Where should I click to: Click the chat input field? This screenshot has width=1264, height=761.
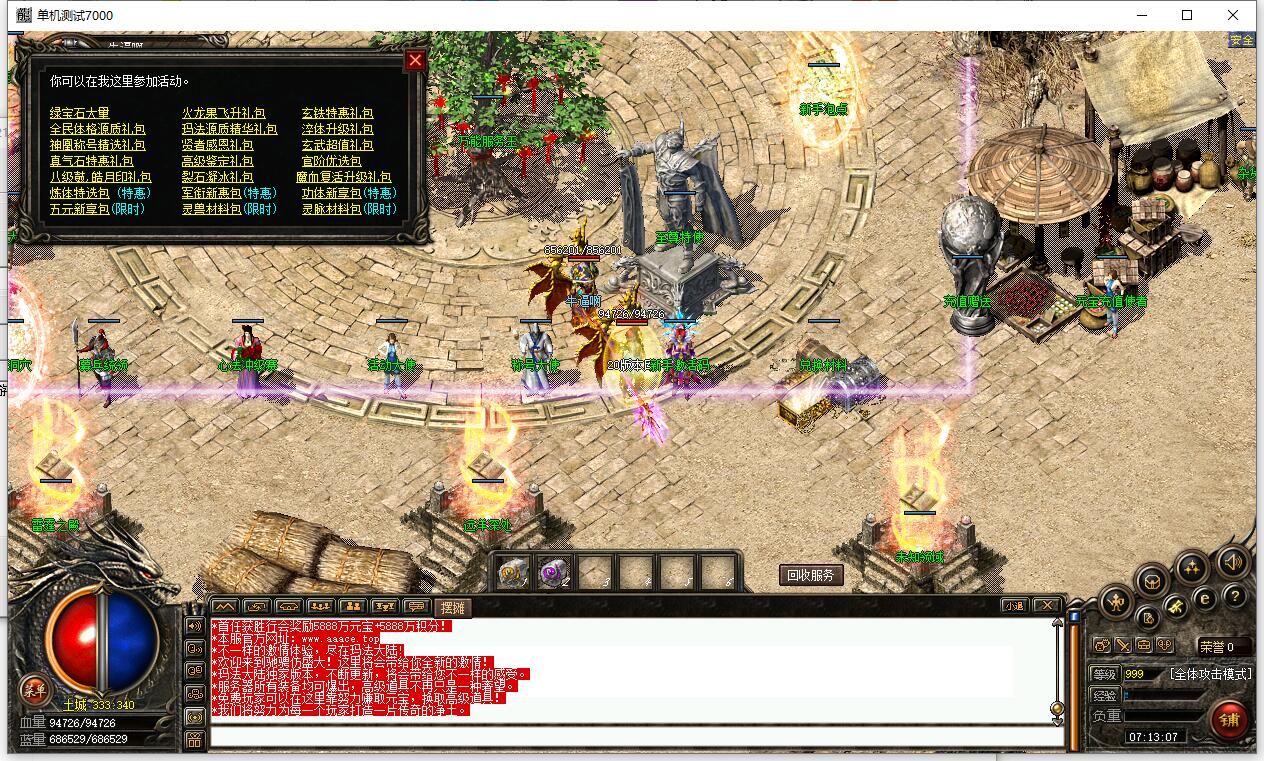636,737
